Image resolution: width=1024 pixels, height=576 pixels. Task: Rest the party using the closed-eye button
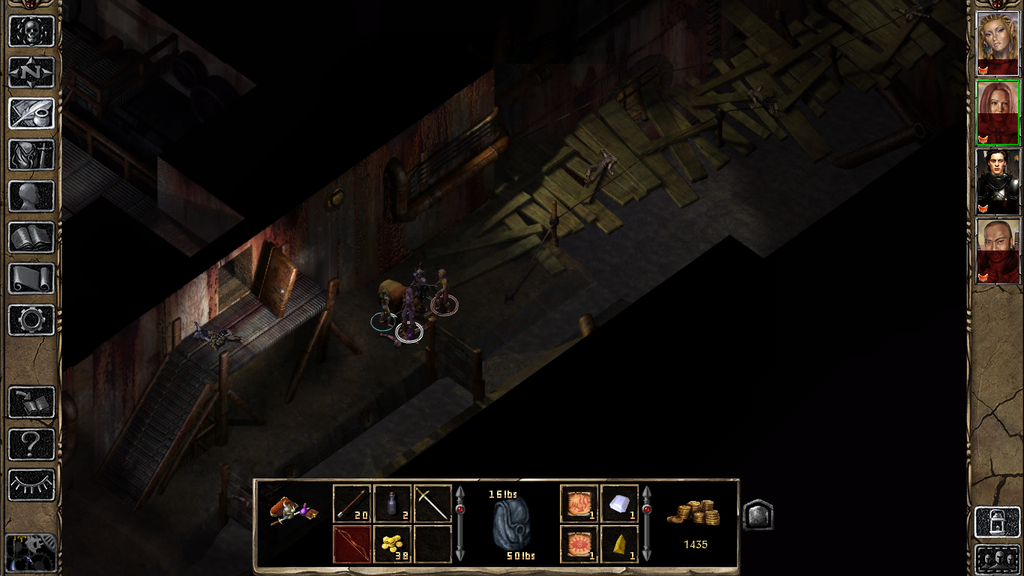[31, 485]
